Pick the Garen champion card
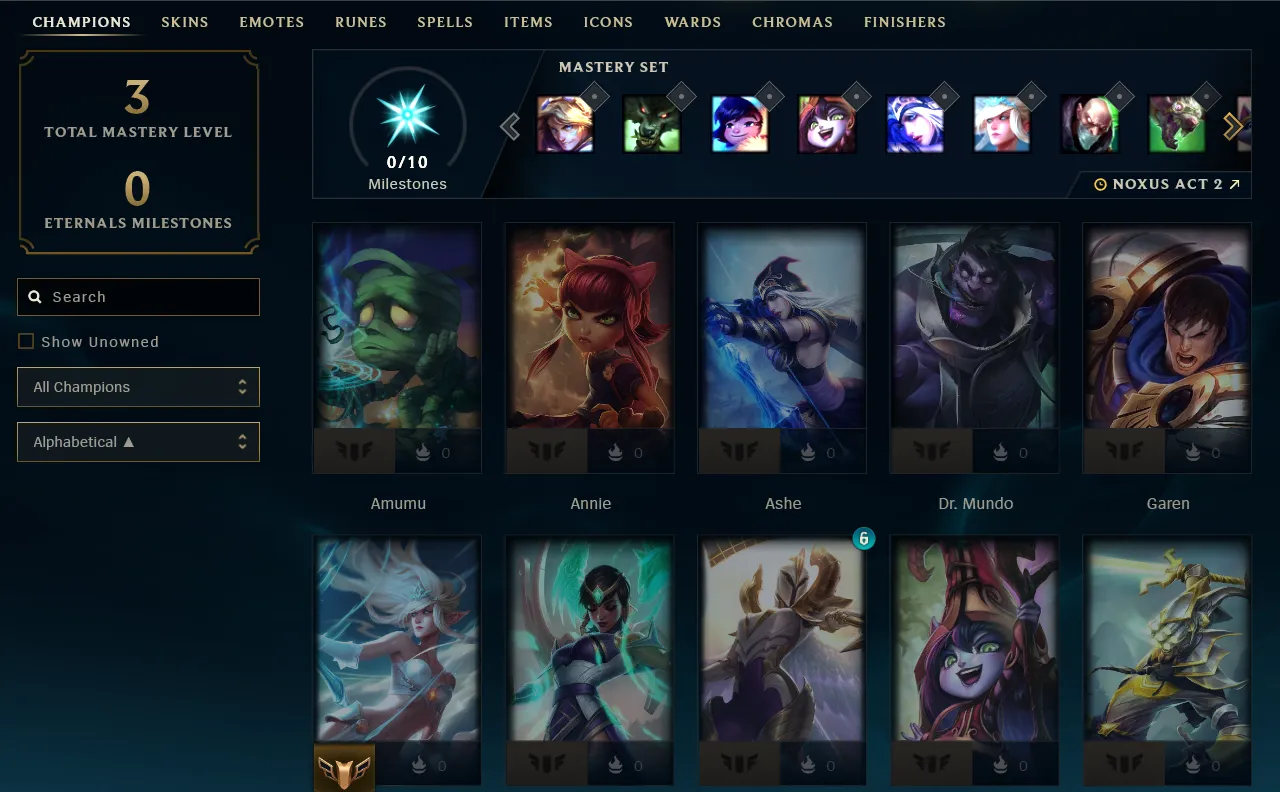Image resolution: width=1280 pixels, height=792 pixels. coord(1167,330)
